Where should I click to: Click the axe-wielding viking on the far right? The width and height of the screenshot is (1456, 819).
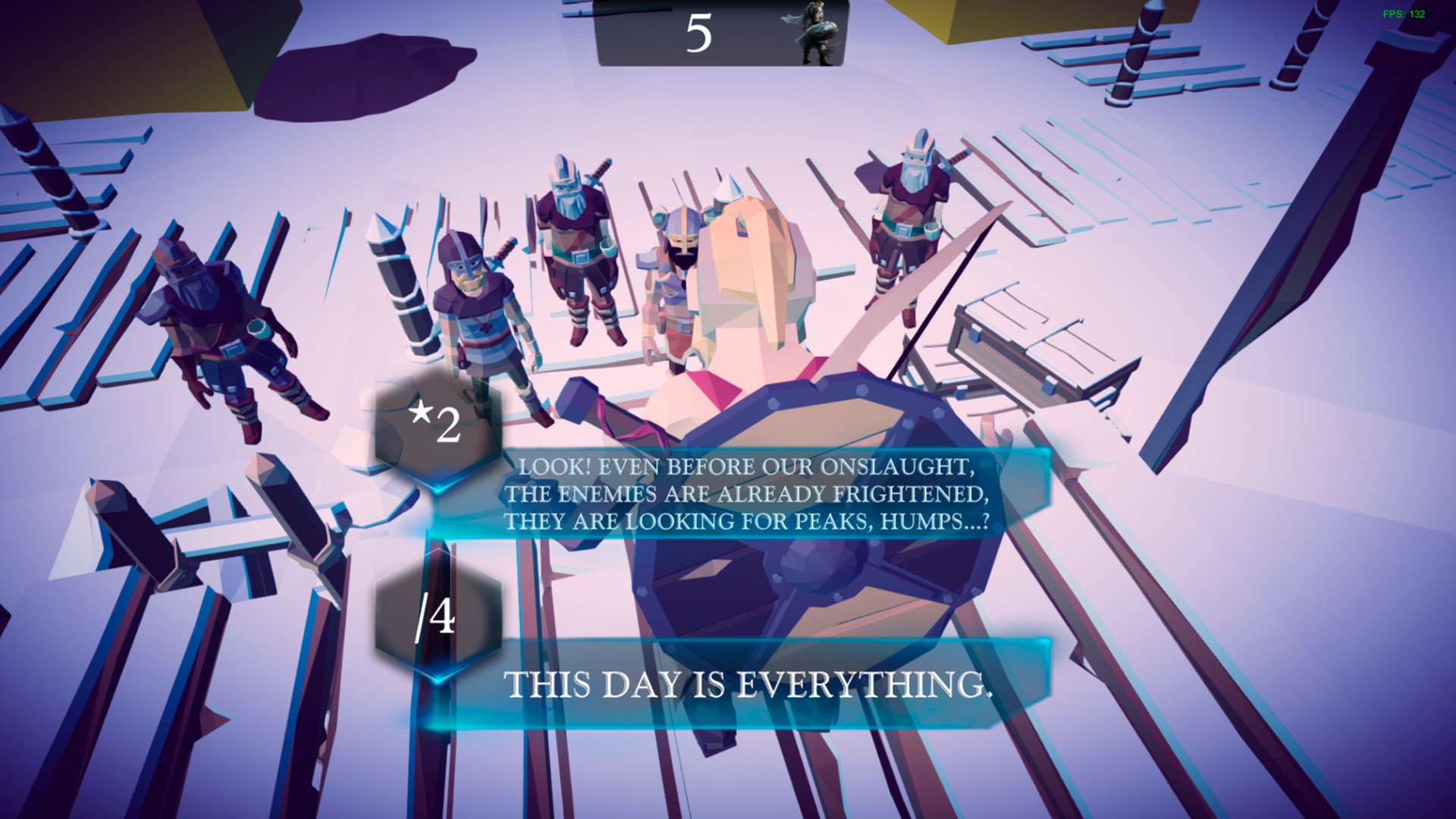910,227
